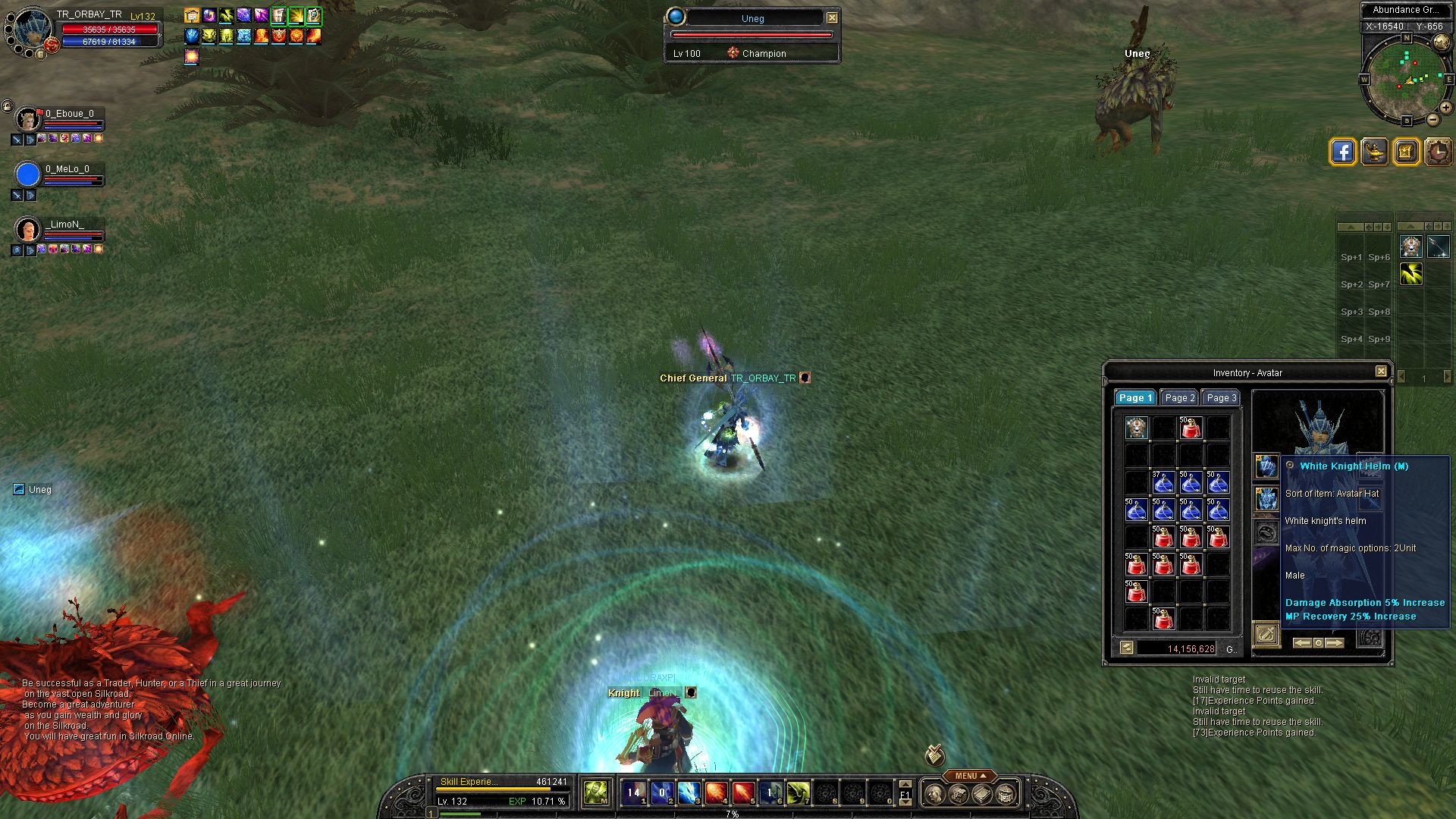This screenshot has width=1456, height=819.
Task: Expand the MENU button on action bar
Action: (970, 776)
